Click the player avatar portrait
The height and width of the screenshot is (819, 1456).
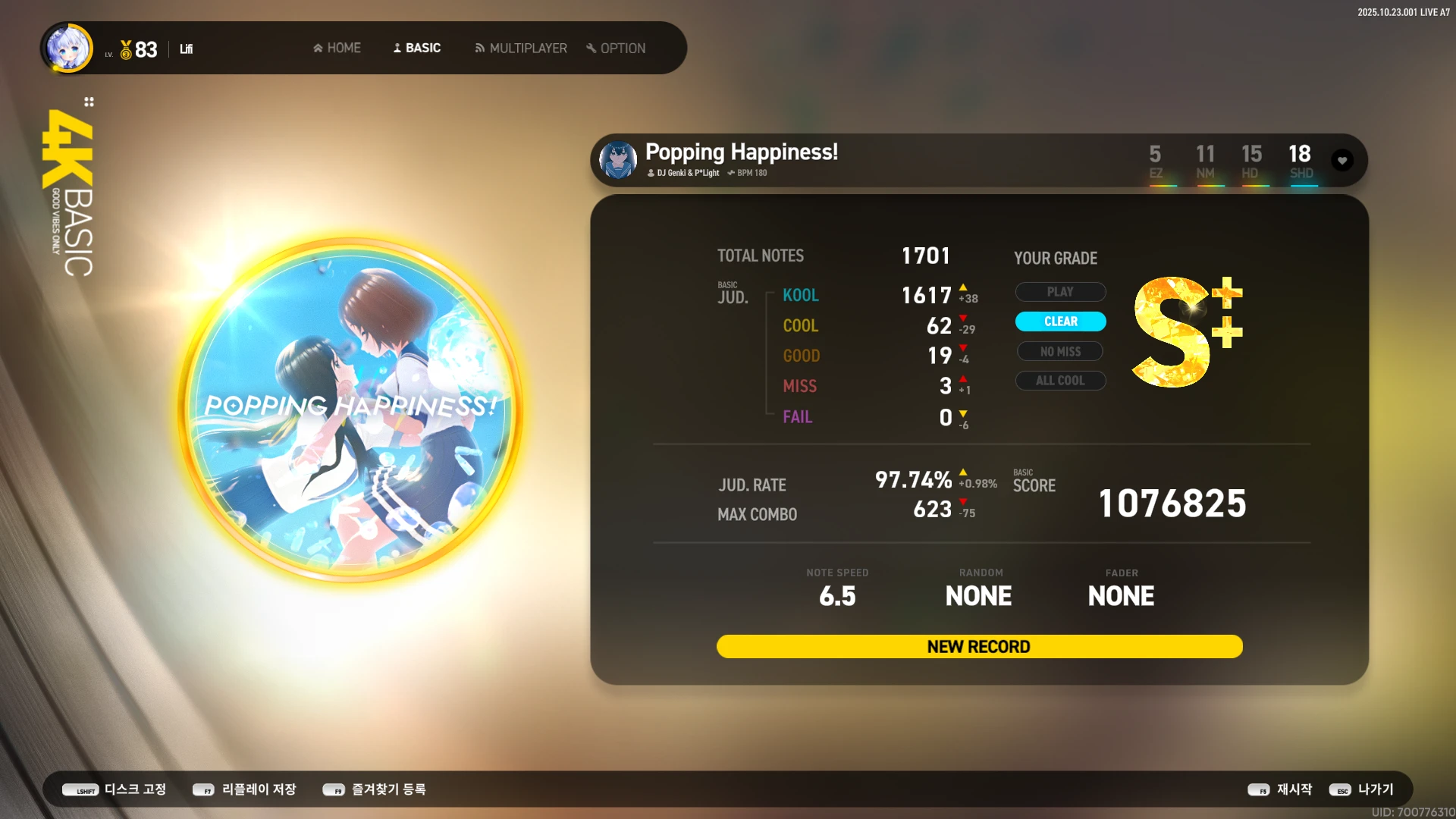pos(69,49)
